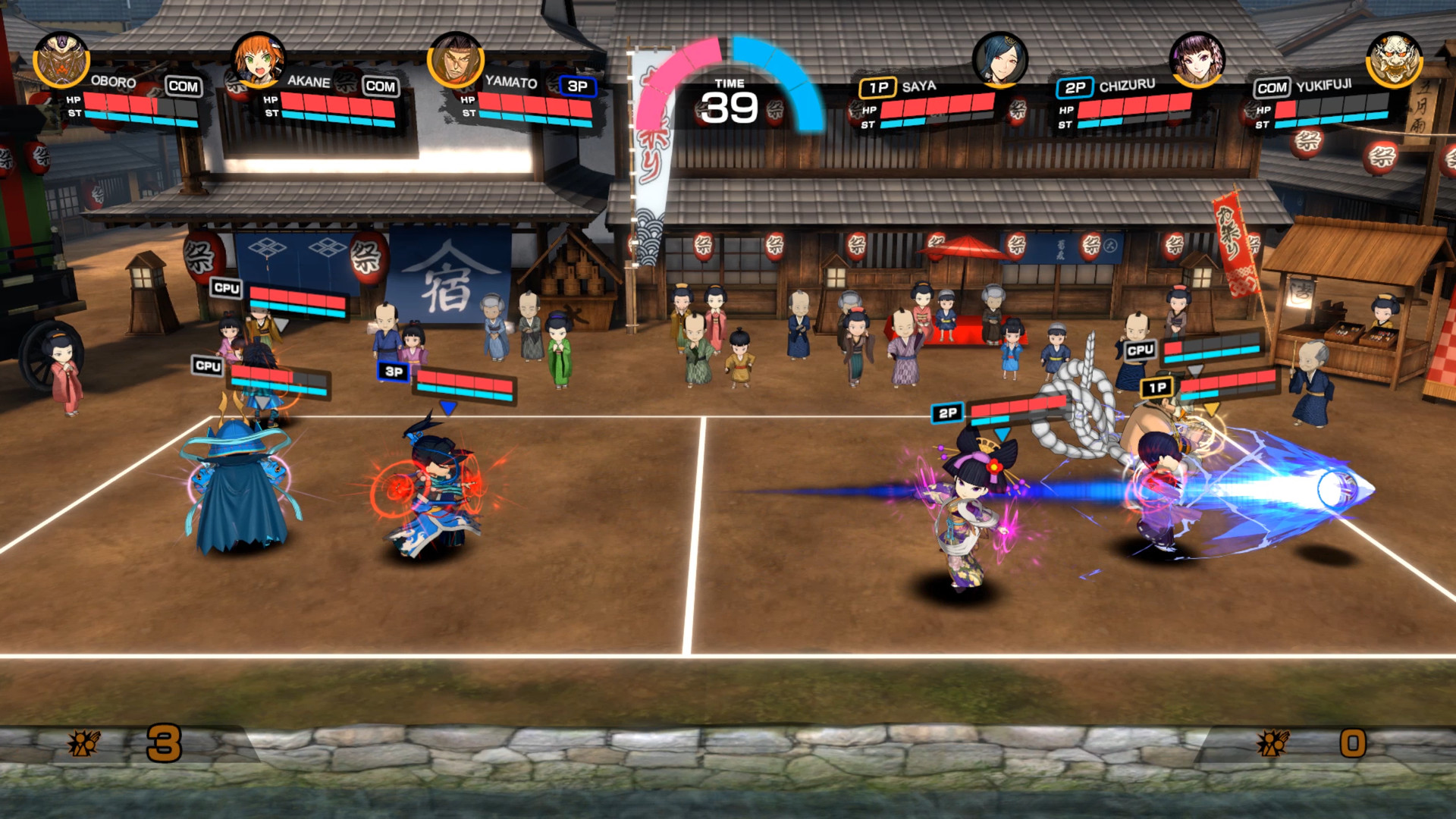The image size is (1456, 819).
Task: Toggle the COM badge next to Yukifuji
Action: [x=1272, y=87]
